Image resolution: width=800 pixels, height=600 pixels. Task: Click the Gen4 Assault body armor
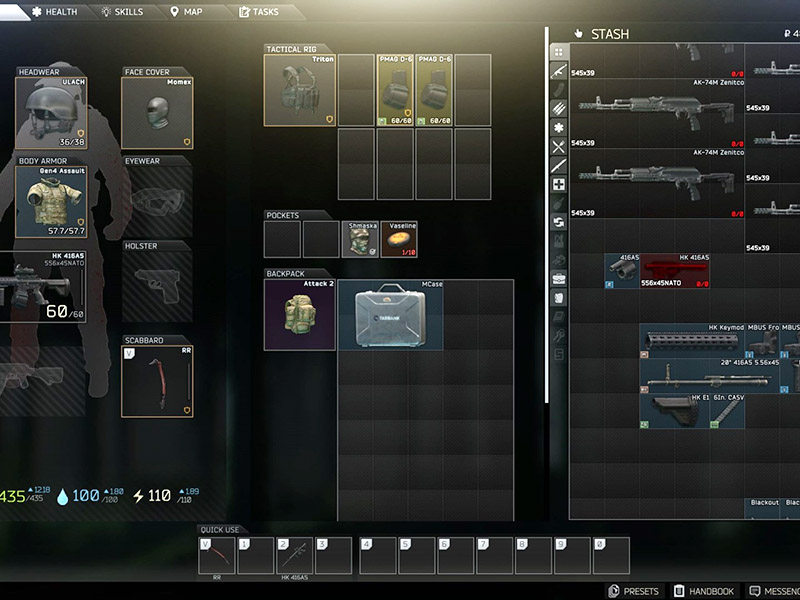tap(52, 200)
